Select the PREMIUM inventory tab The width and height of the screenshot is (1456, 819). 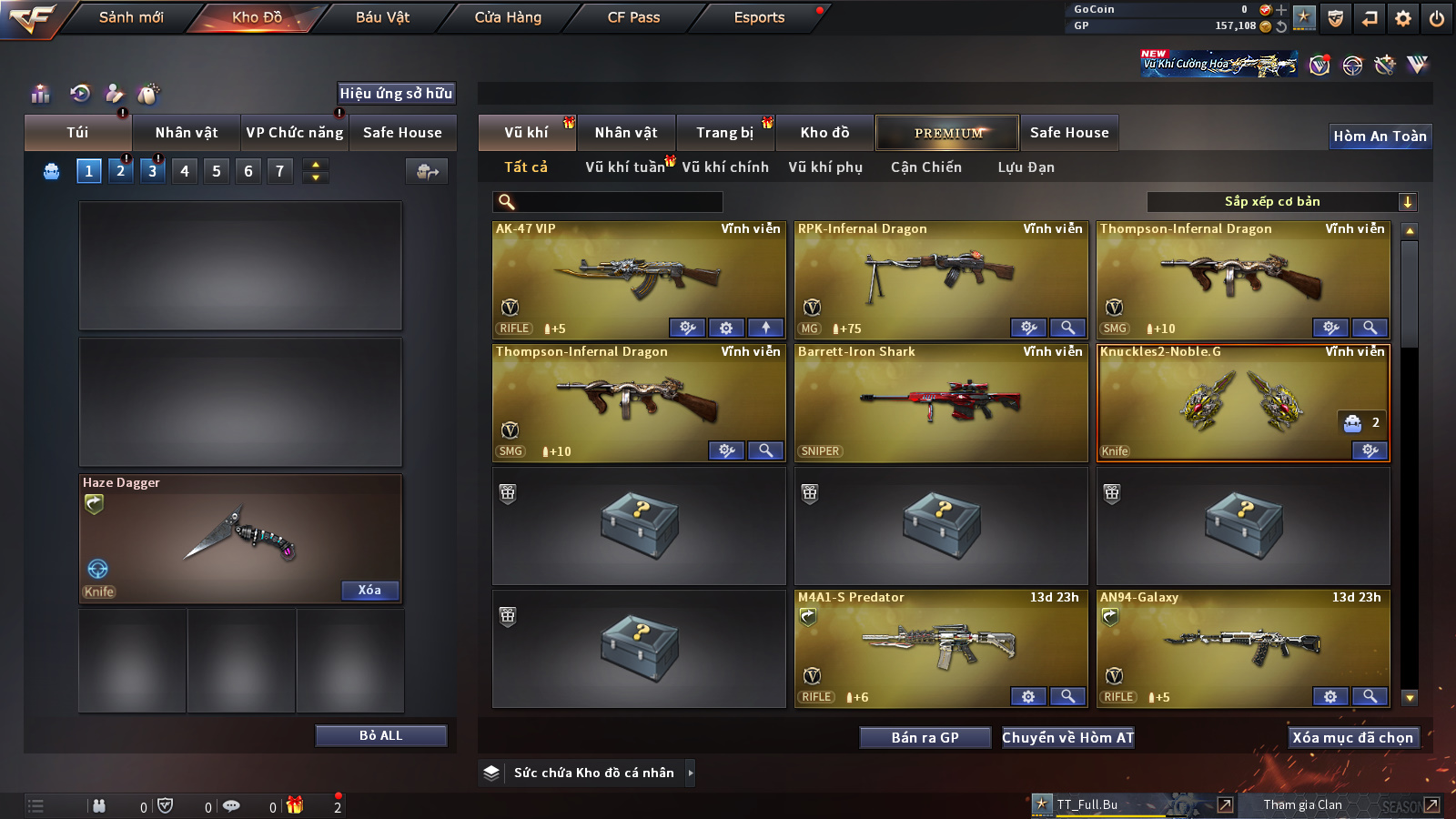[947, 133]
